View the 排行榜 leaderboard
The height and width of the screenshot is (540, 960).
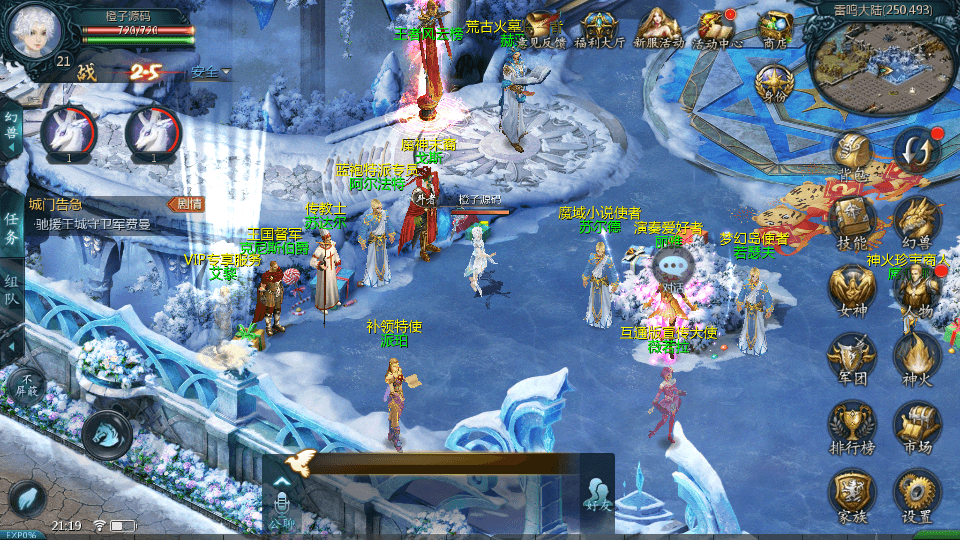[852, 428]
